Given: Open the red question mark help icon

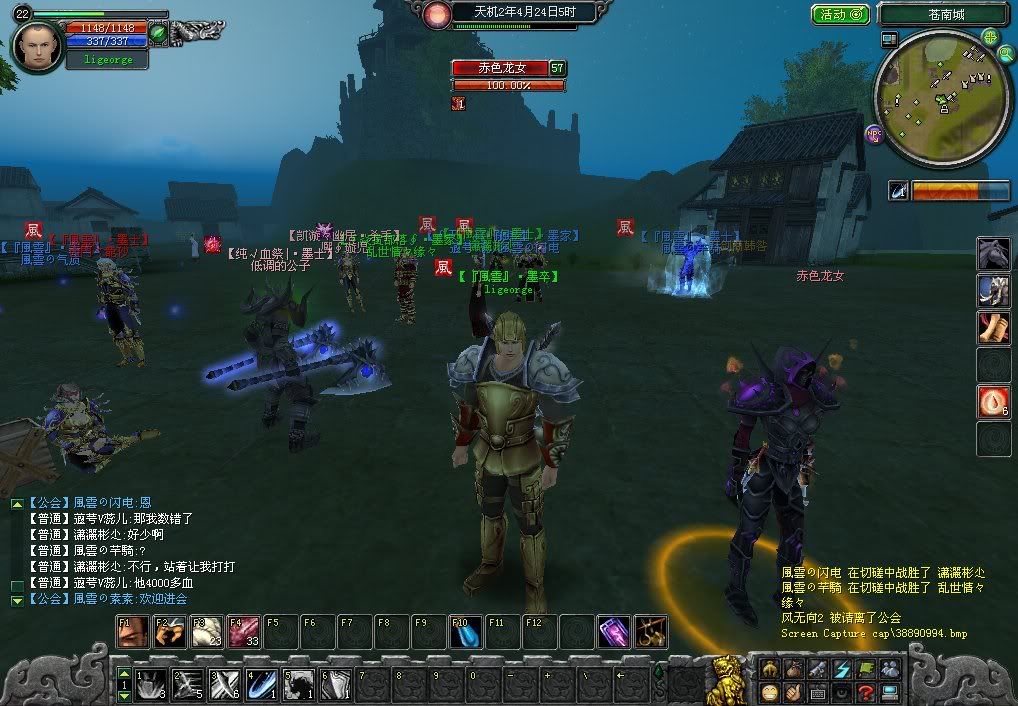Looking at the screenshot, I should (867, 692).
